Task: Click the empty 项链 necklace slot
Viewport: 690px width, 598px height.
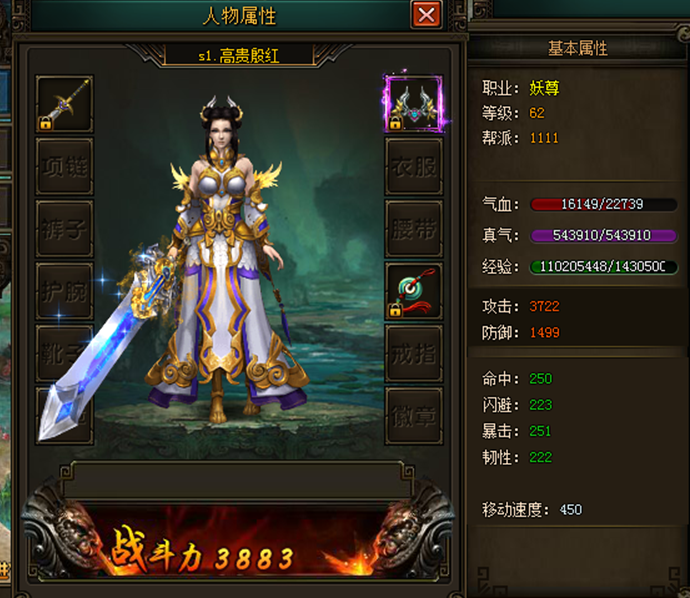Action: (x=64, y=167)
